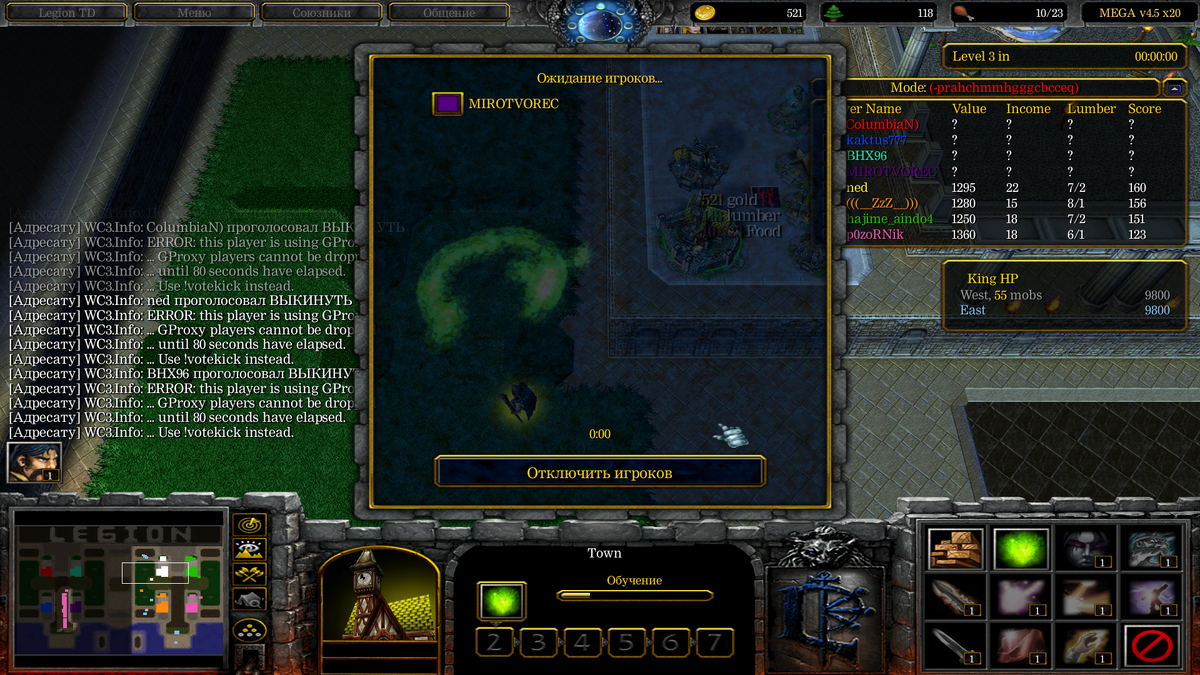Open the "Меню" menu
The image size is (1200, 675).
[x=194, y=13]
